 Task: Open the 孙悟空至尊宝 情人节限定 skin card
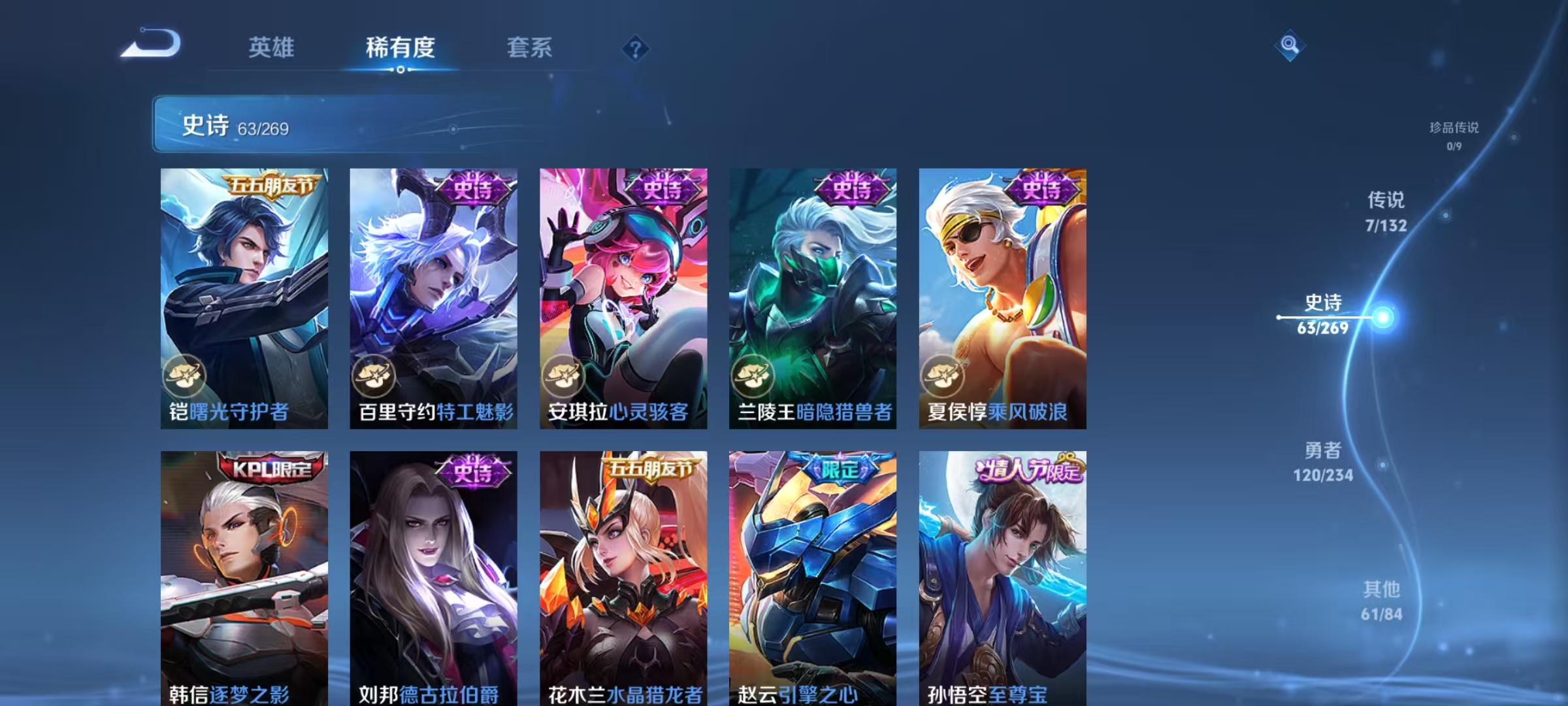[x=1003, y=577]
